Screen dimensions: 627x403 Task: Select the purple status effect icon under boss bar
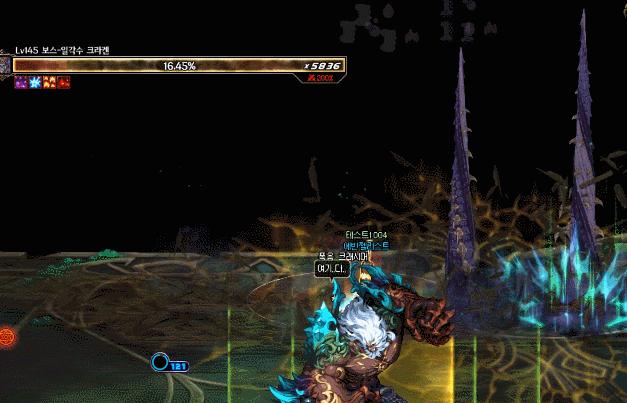point(20,82)
